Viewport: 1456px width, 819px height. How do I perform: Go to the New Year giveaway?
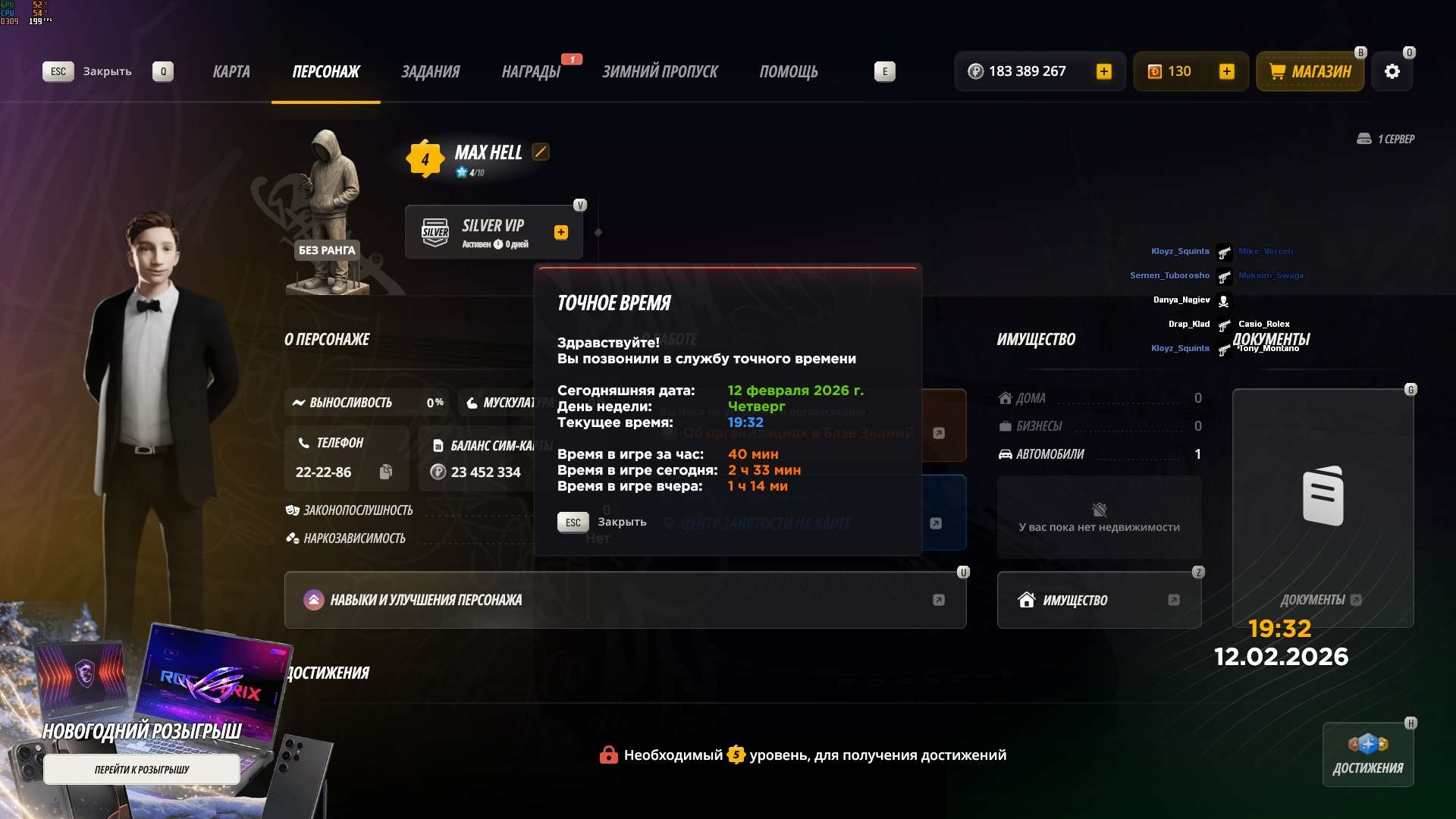coord(142,769)
